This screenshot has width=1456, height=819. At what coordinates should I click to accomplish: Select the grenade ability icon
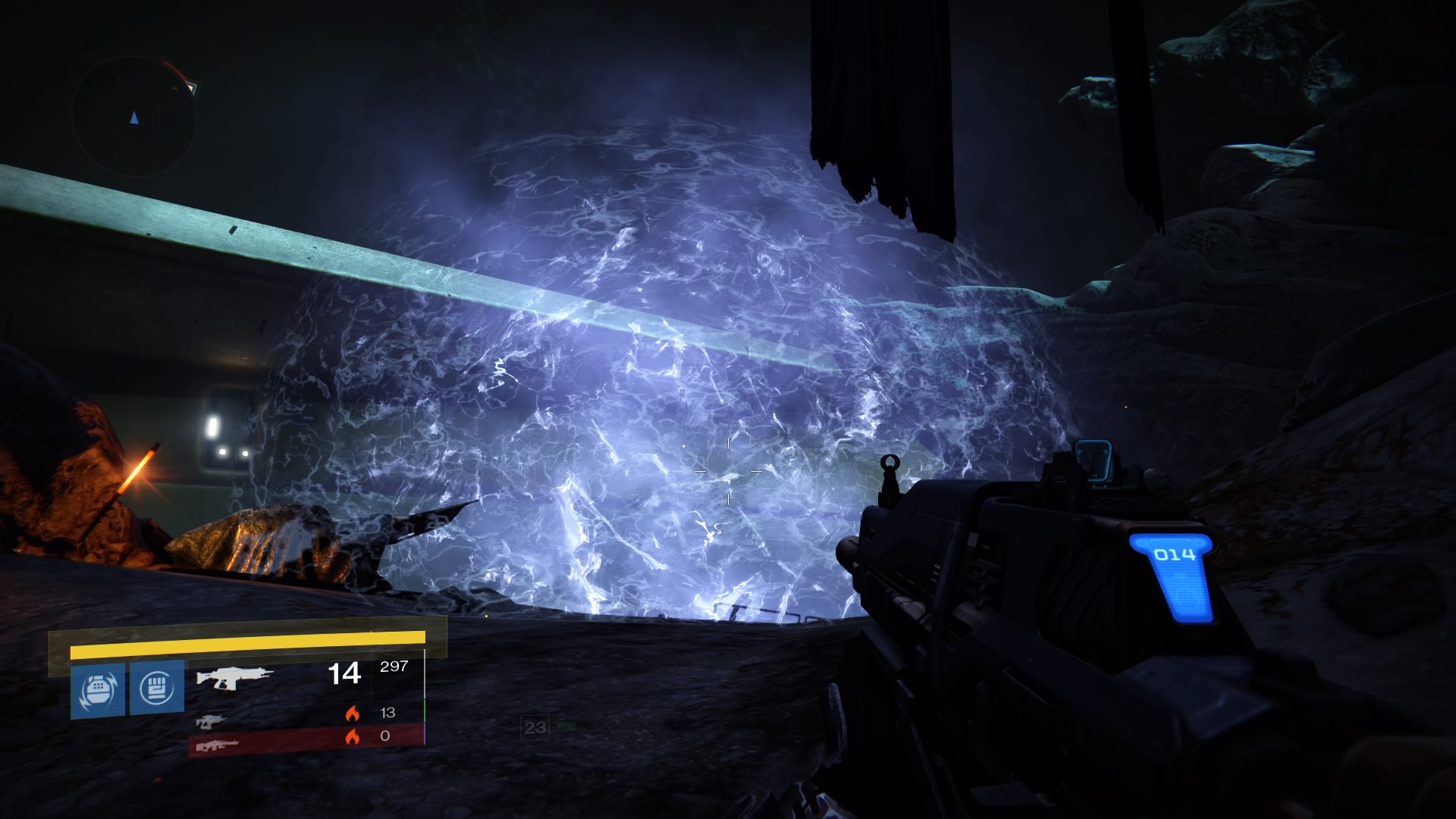pos(98,690)
